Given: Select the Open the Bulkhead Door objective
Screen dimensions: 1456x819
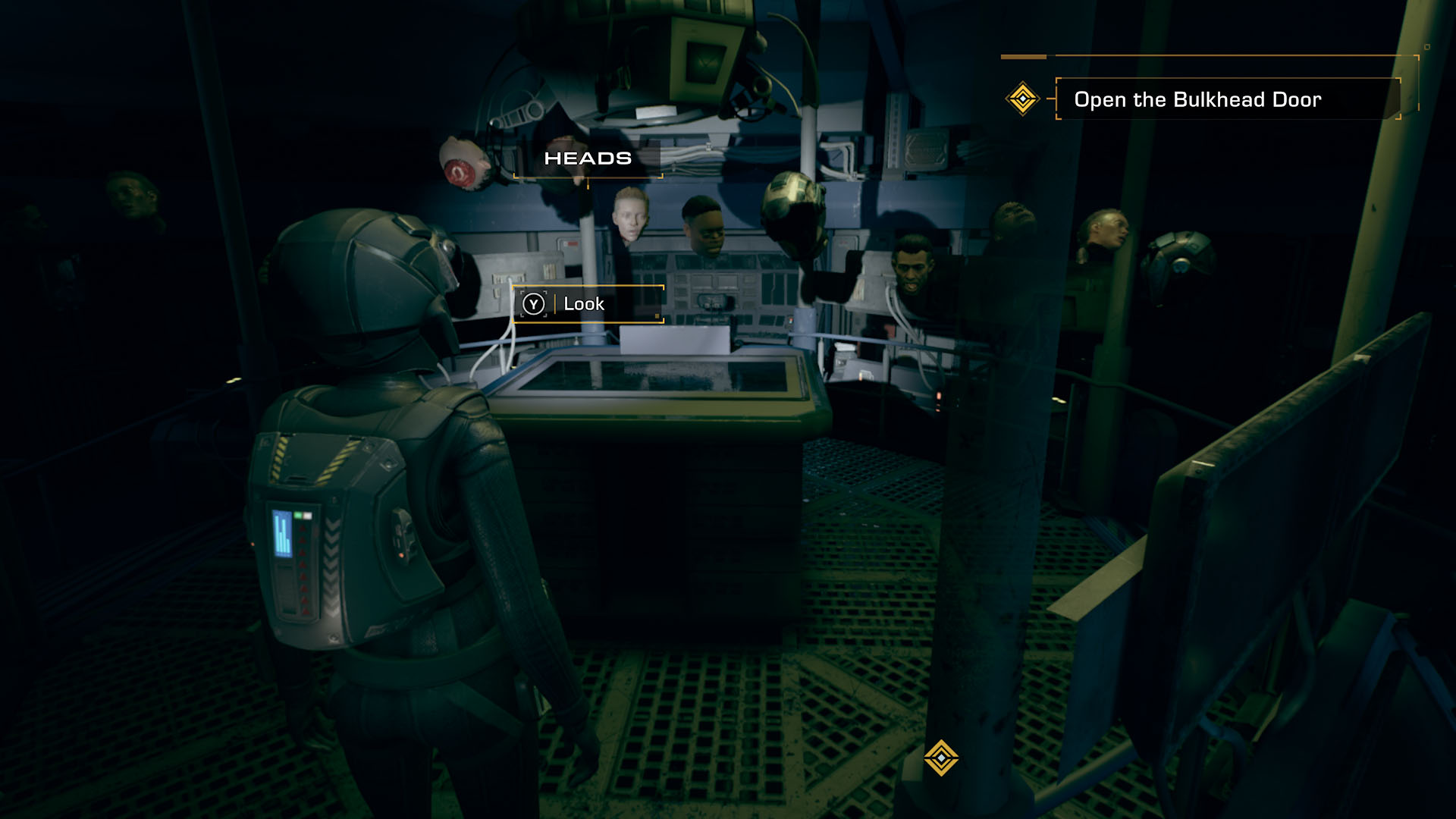Looking at the screenshot, I should coord(1197,99).
